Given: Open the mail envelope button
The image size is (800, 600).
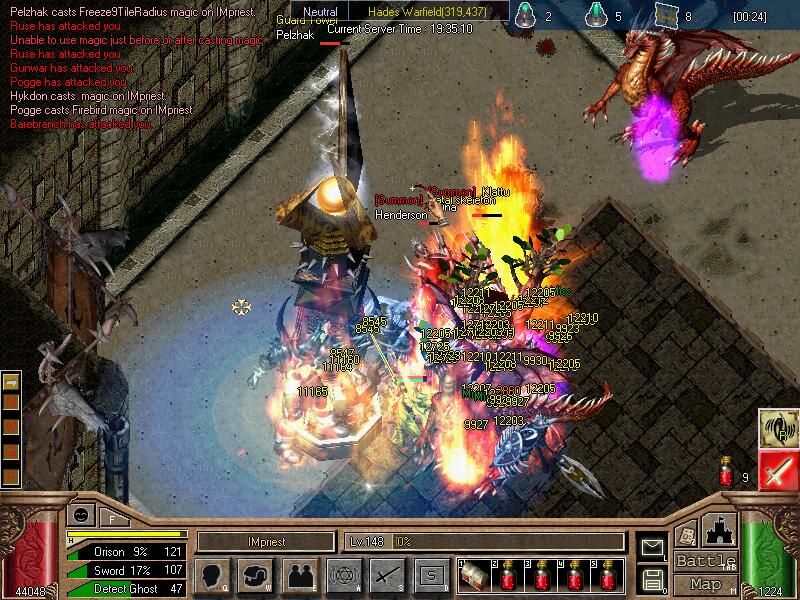Looking at the screenshot, I should (x=653, y=547).
